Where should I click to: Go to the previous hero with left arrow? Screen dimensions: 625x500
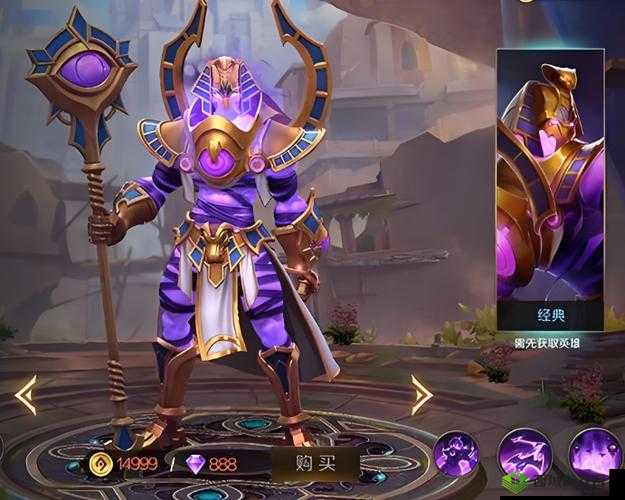click(x=24, y=395)
